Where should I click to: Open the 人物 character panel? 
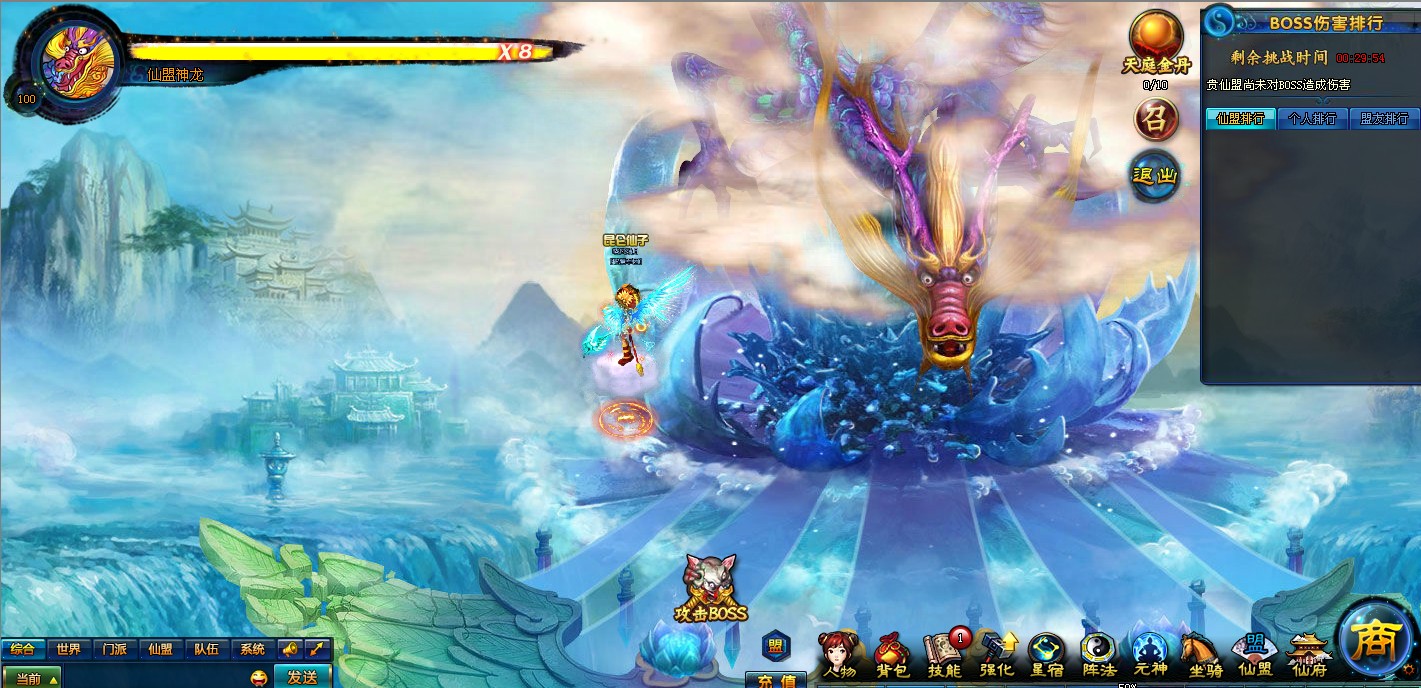(839, 655)
